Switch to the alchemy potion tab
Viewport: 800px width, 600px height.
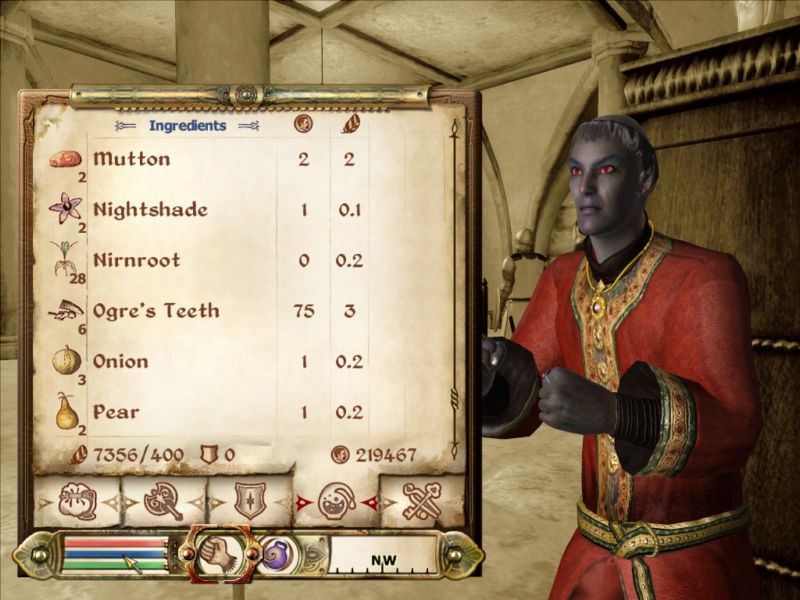[336, 499]
